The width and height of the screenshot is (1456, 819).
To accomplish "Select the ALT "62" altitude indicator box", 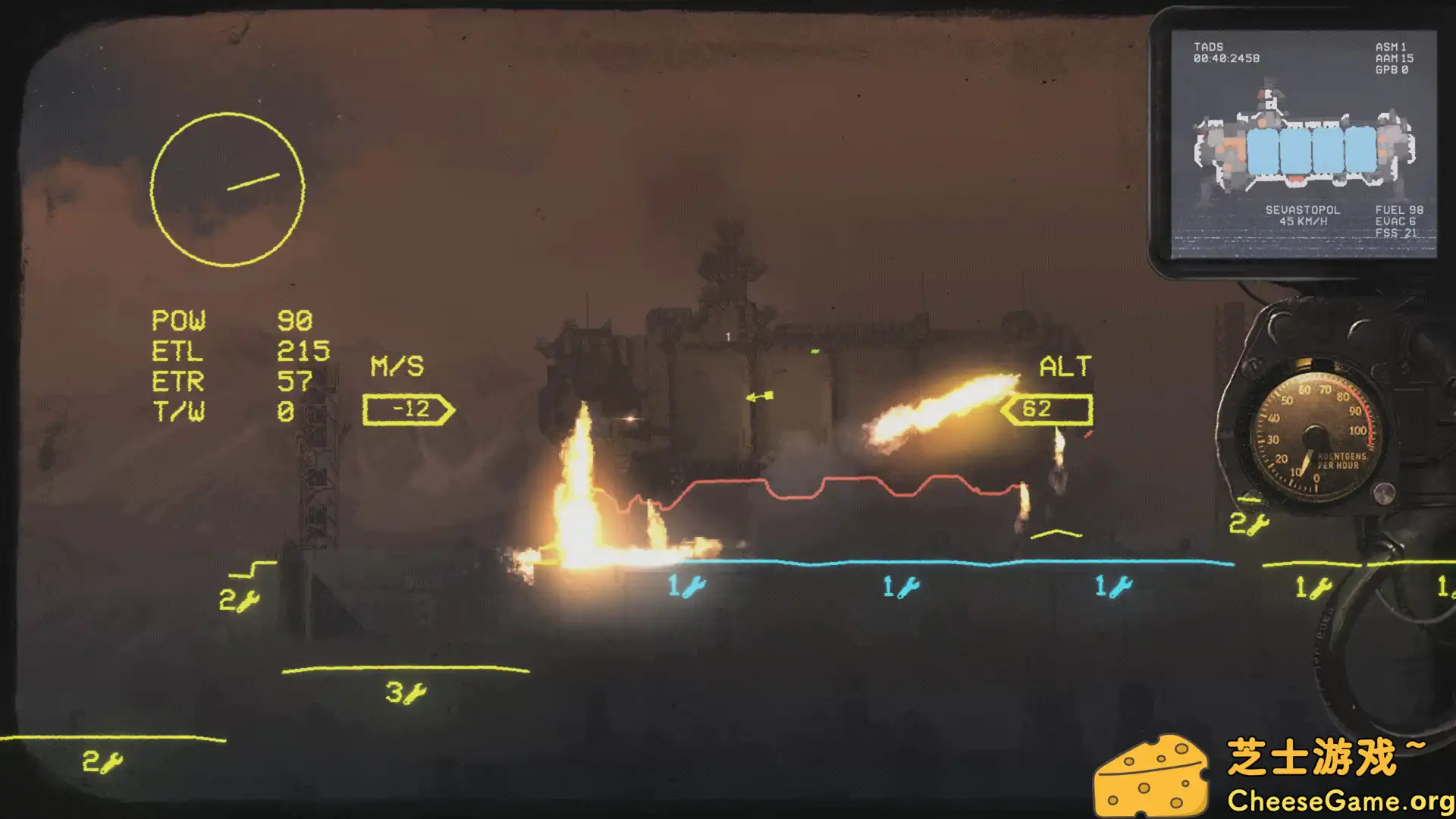I will coord(1046,409).
